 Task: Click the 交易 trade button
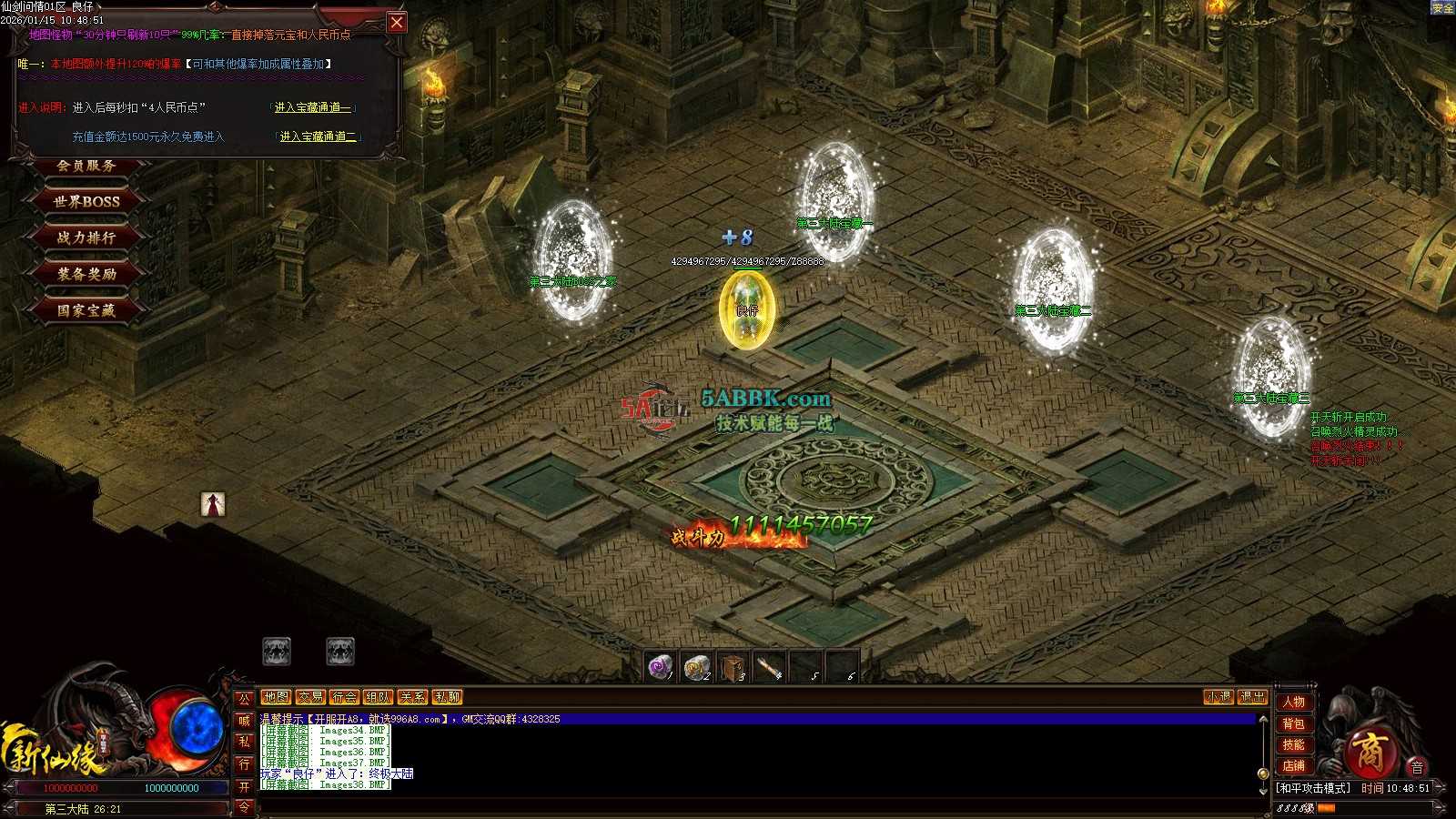point(310,697)
